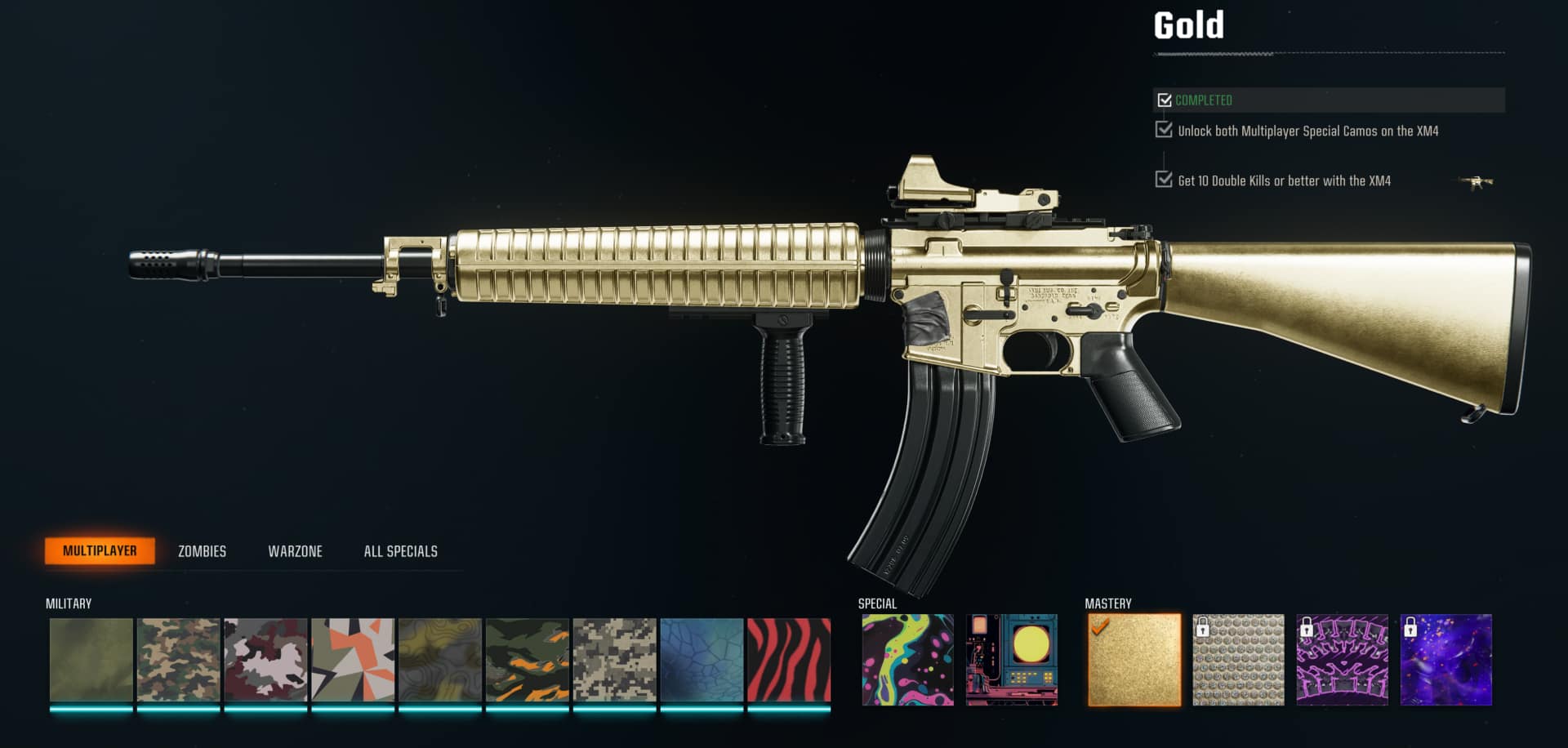The height and width of the screenshot is (748, 1568).
Task: Pick the maroon and grey blotch camo
Action: coord(266,660)
